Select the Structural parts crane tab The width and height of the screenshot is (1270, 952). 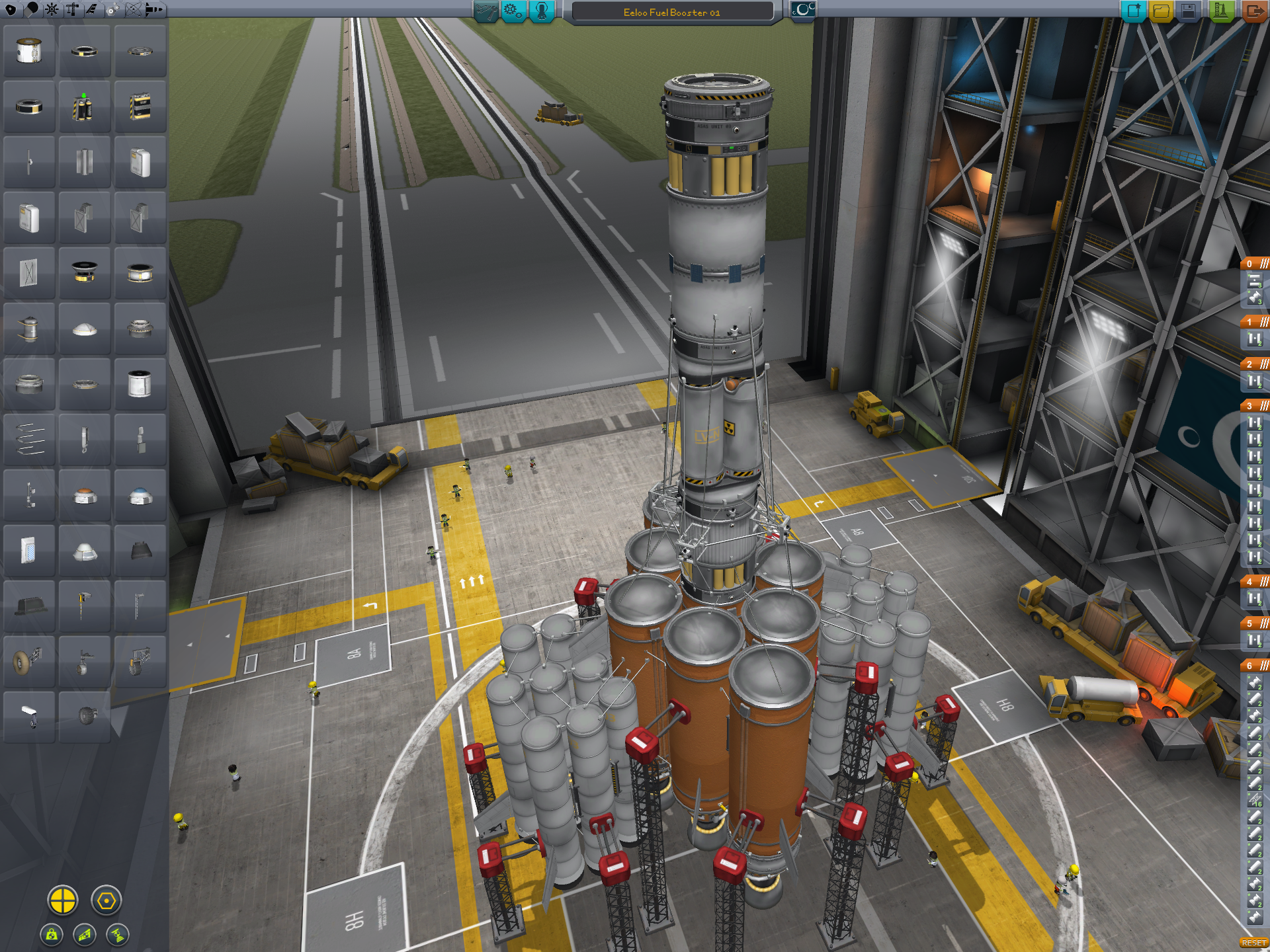tap(72, 9)
